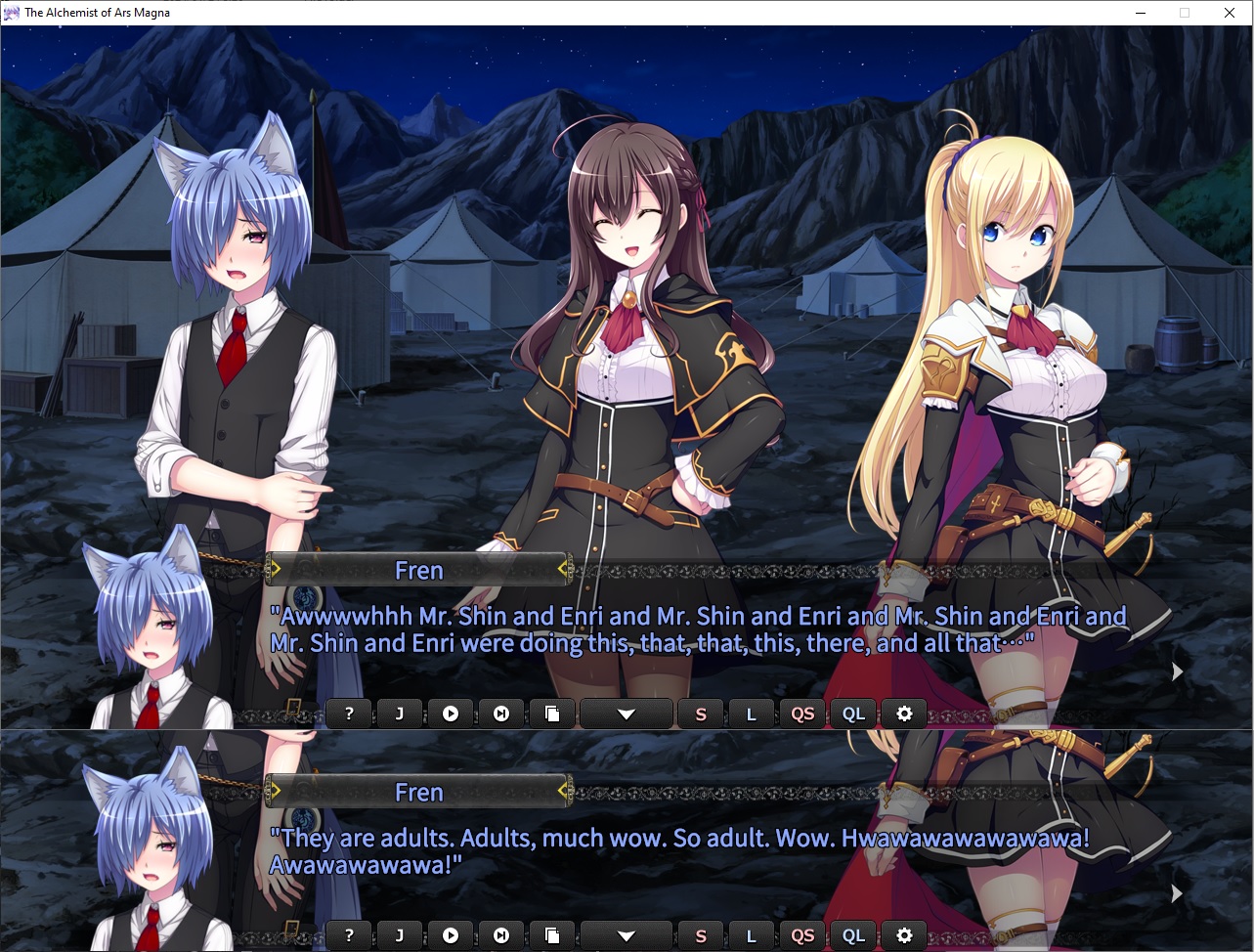Viewport: 1254px width, 952px height.
Task: Open the L load menu under the "Awwwwhhh" dialogue
Action: click(x=752, y=714)
